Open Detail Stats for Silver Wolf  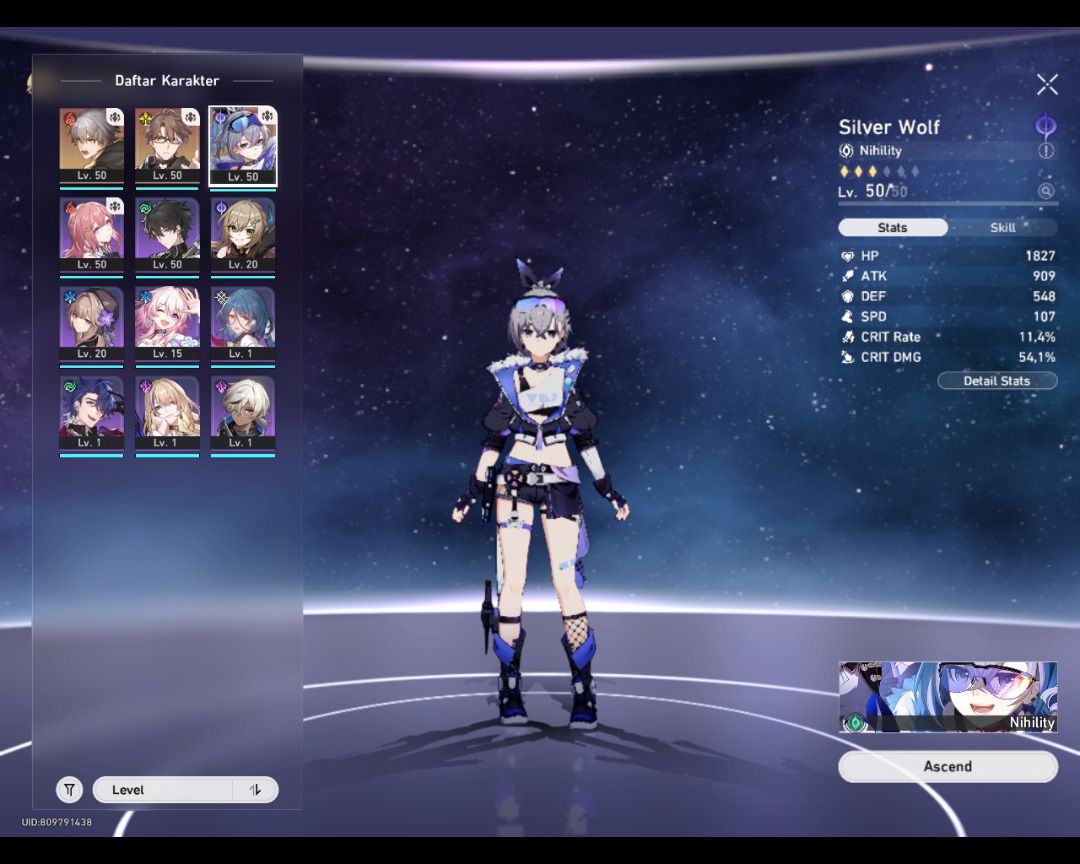pos(996,381)
